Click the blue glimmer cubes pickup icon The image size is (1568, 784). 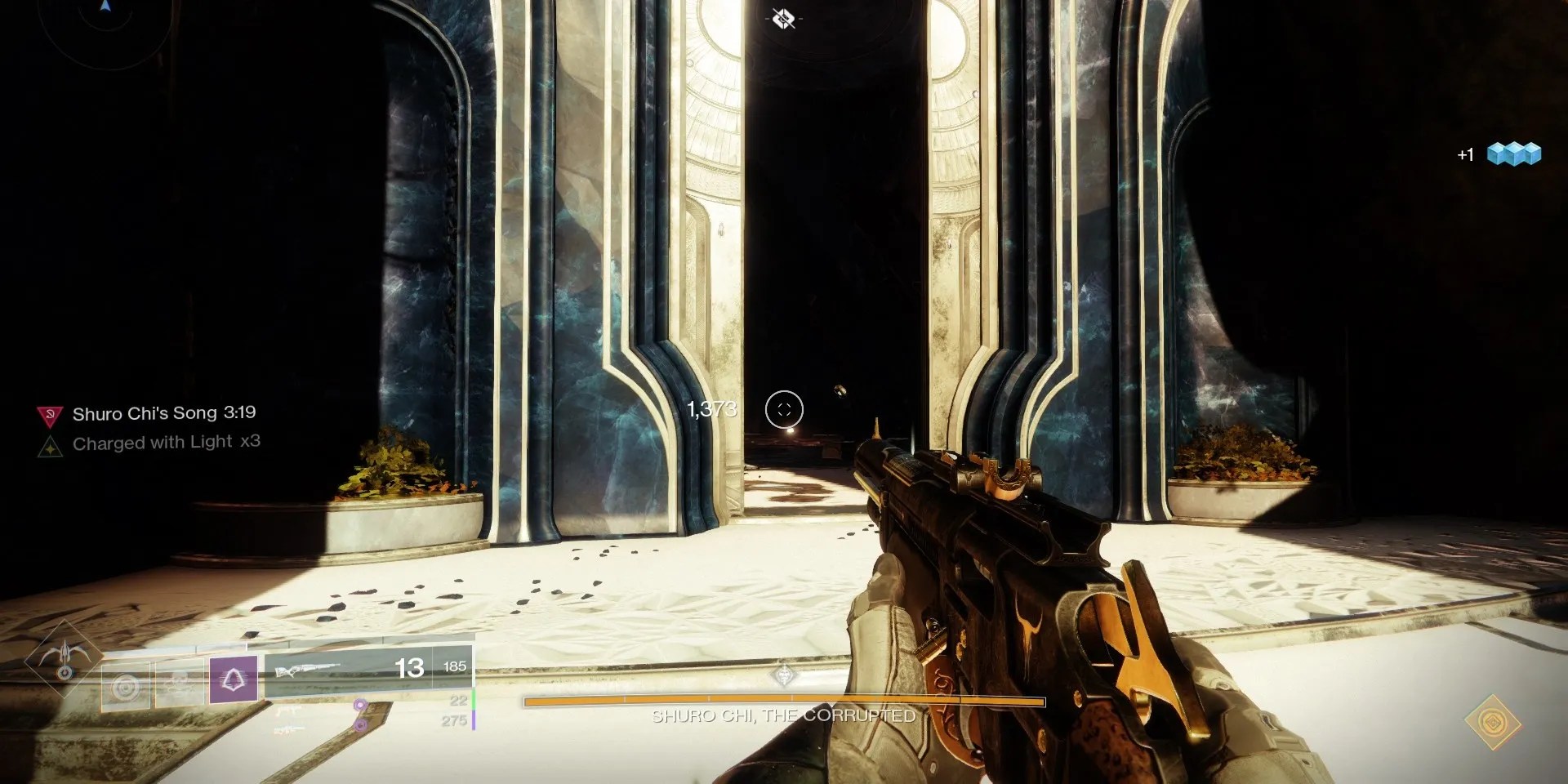(1517, 152)
